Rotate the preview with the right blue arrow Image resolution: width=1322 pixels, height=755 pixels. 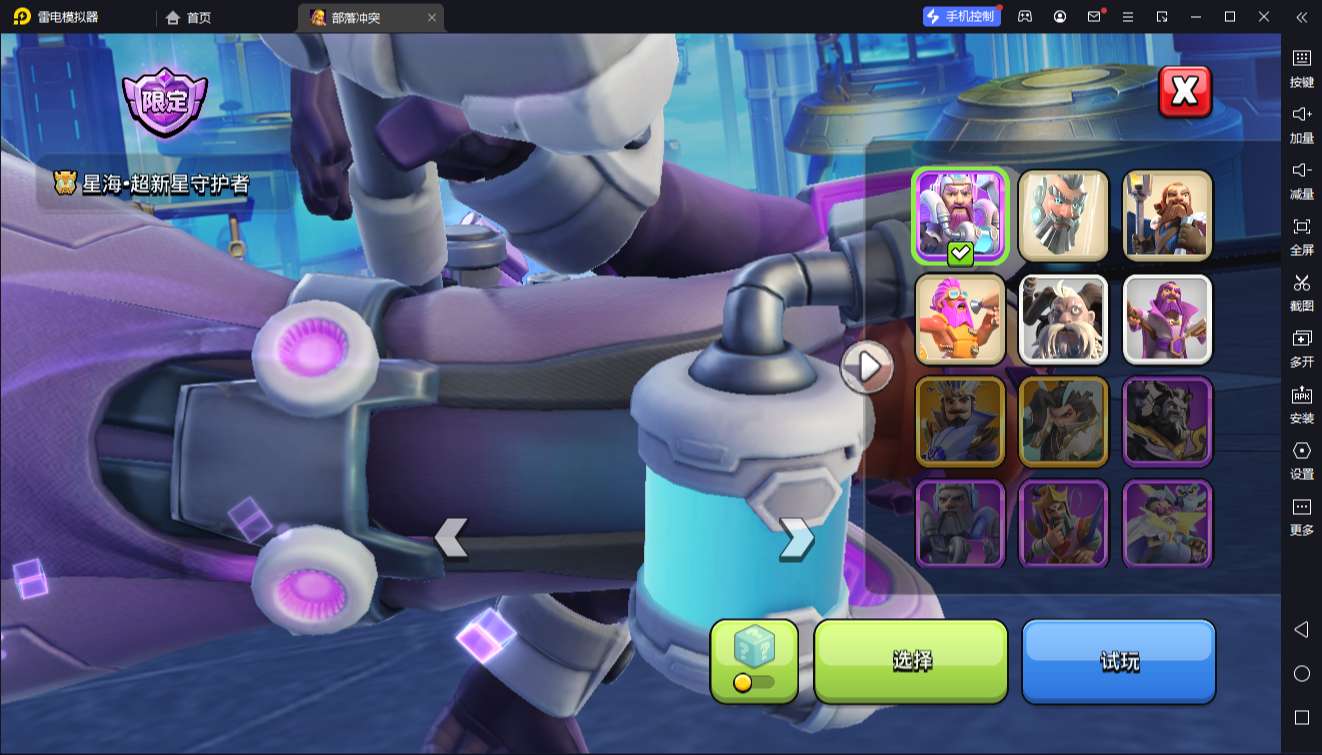coord(796,538)
